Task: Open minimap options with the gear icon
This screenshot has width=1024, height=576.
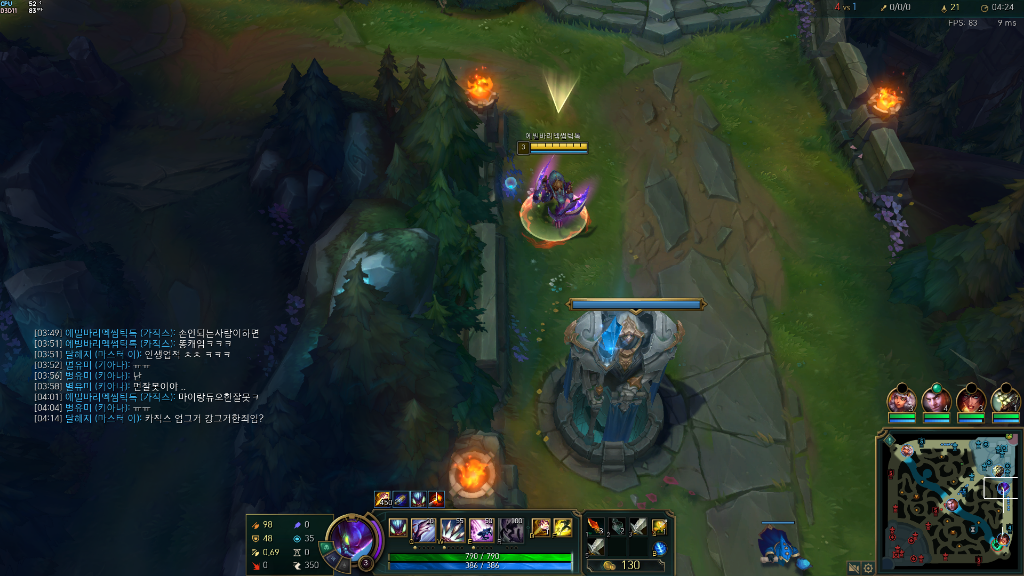Action: [868, 567]
